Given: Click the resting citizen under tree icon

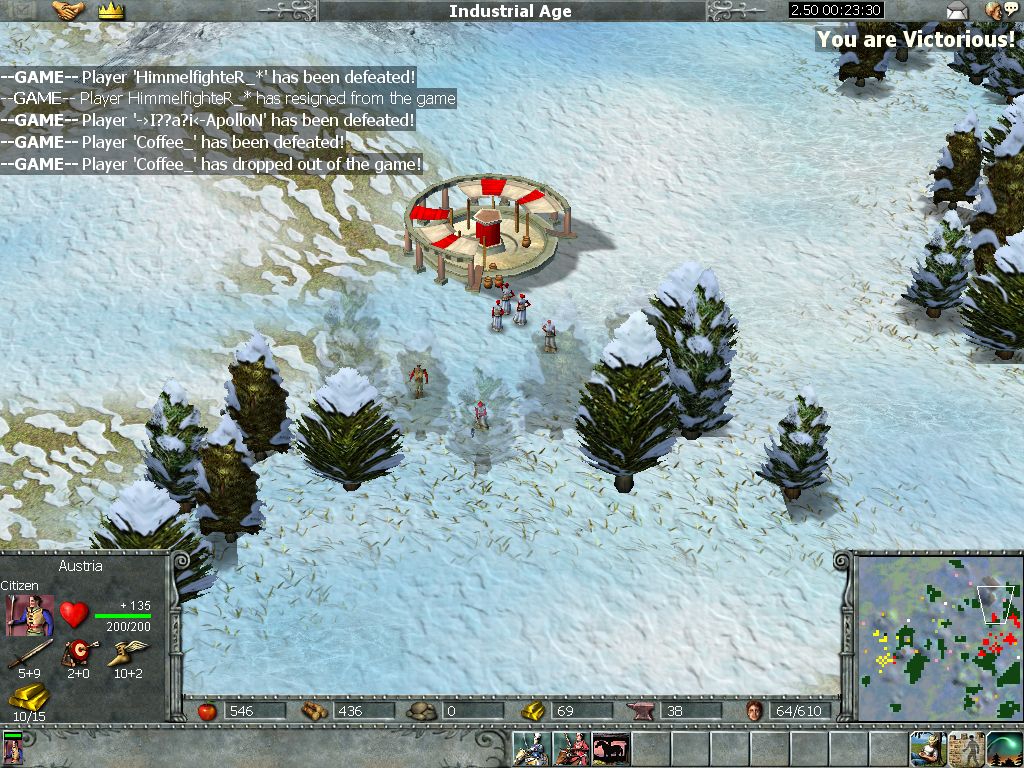Looking at the screenshot, I should point(928,749).
